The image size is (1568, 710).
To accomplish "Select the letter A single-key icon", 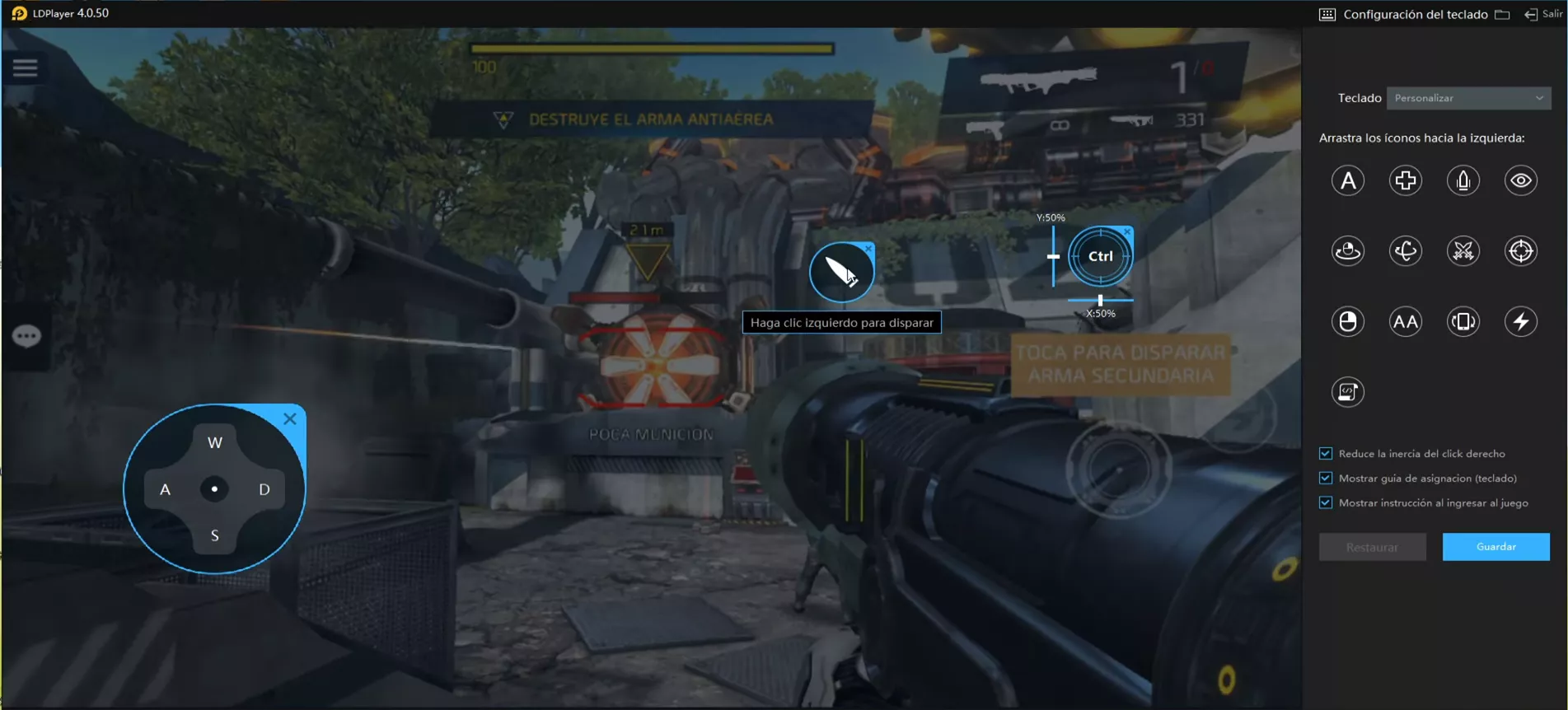I will coord(1348,180).
